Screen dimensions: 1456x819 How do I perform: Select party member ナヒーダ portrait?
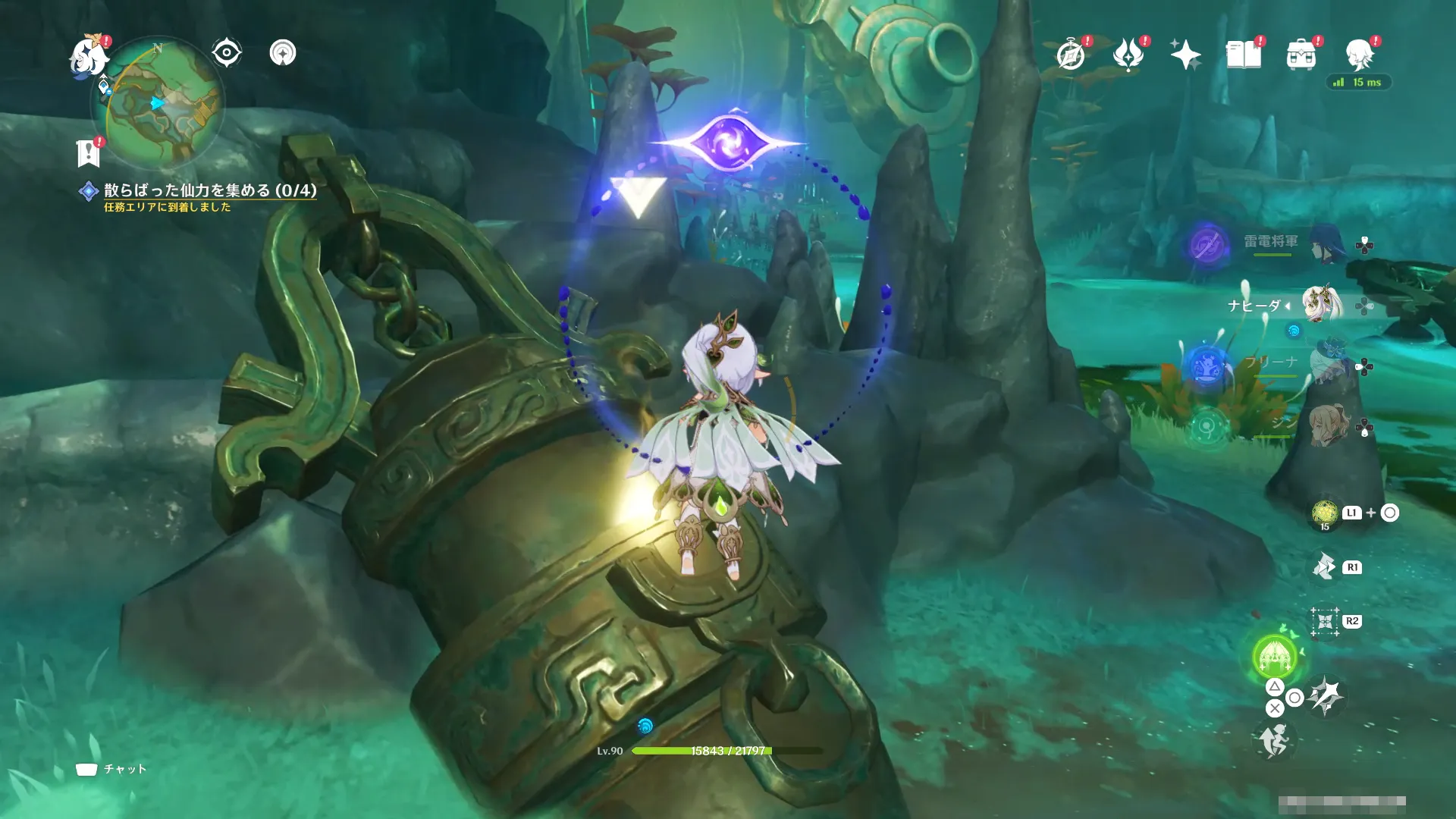pyautogui.click(x=1323, y=304)
